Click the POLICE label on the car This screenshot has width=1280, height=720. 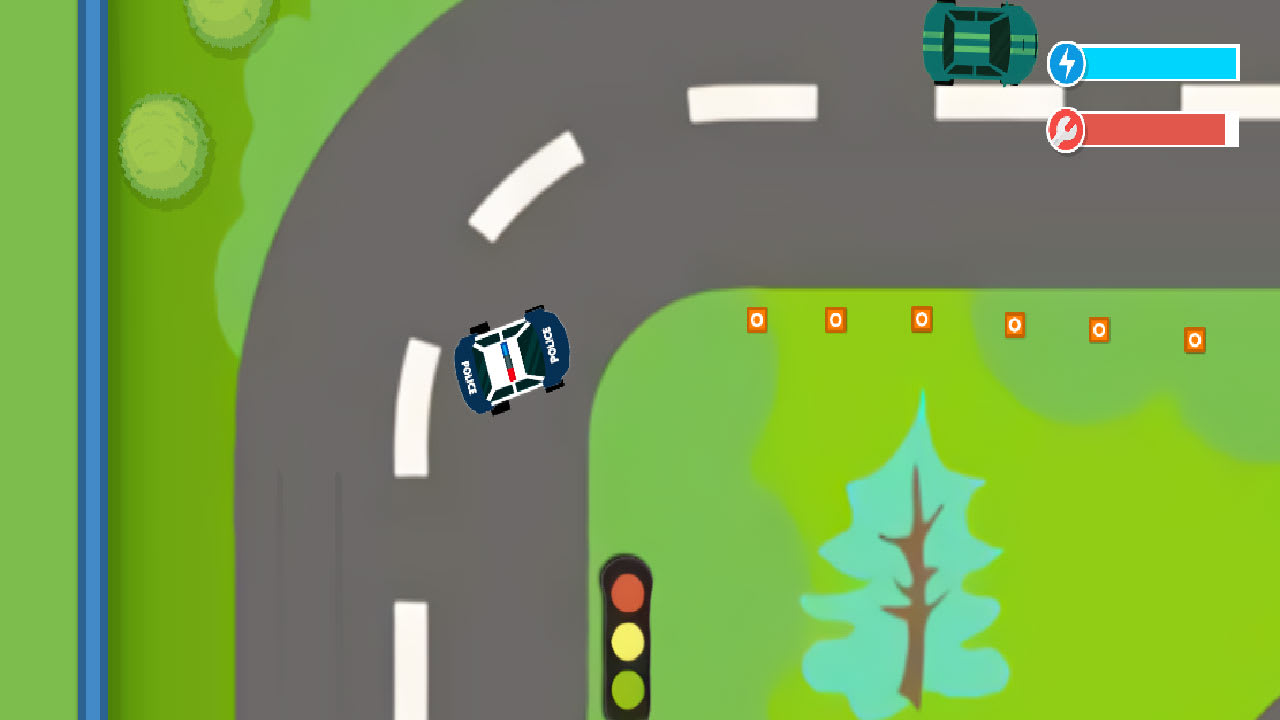pos(552,345)
